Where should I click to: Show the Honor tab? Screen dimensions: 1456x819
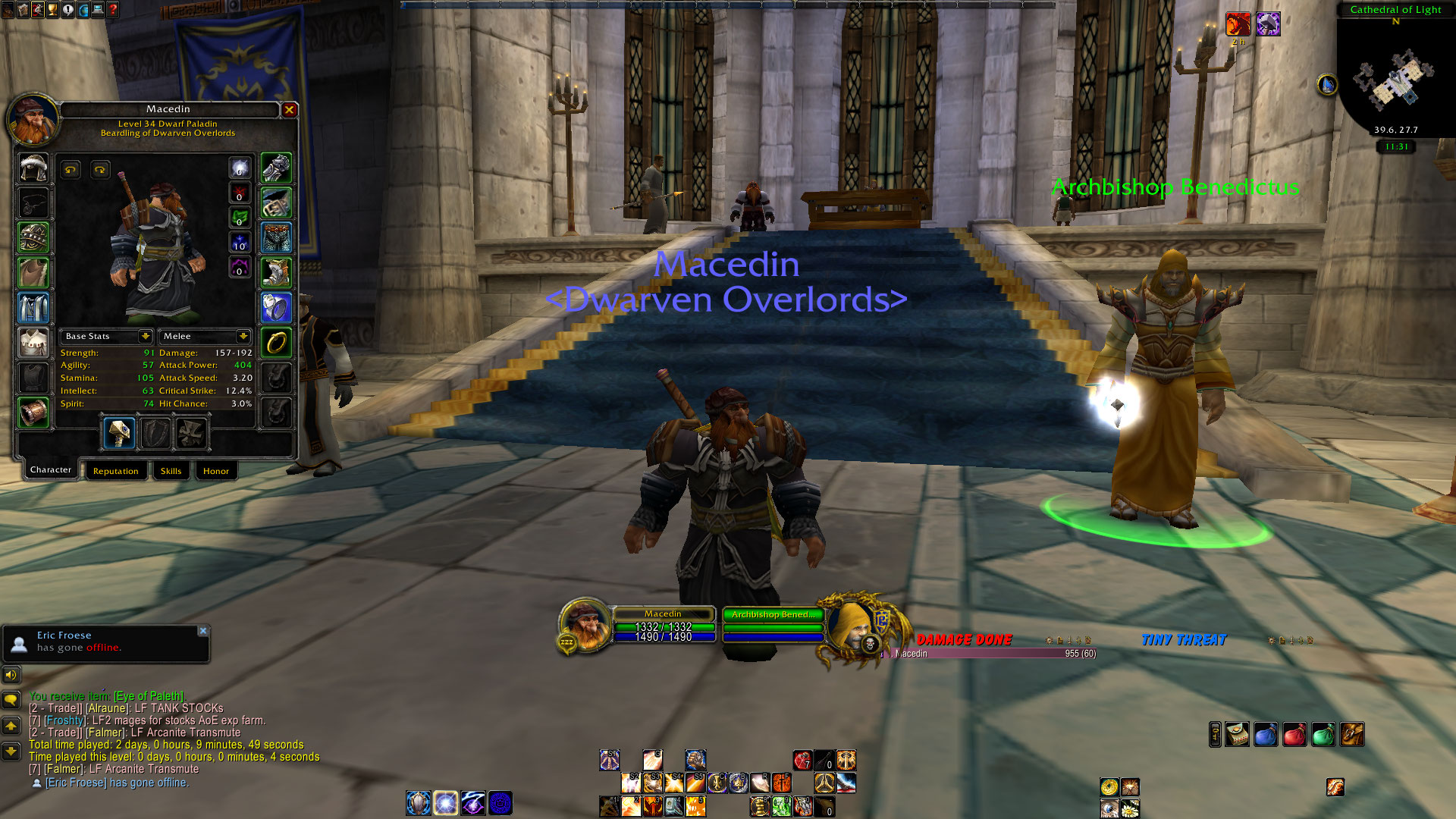215,471
